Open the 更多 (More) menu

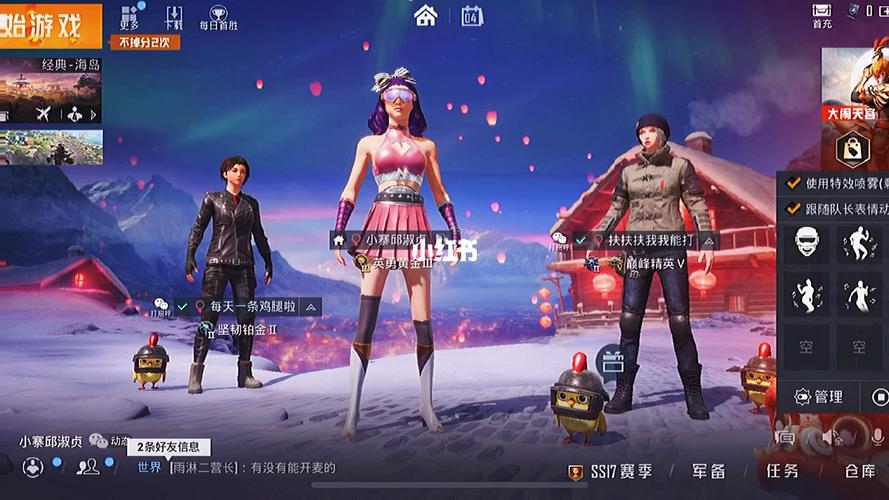(x=130, y=16)
